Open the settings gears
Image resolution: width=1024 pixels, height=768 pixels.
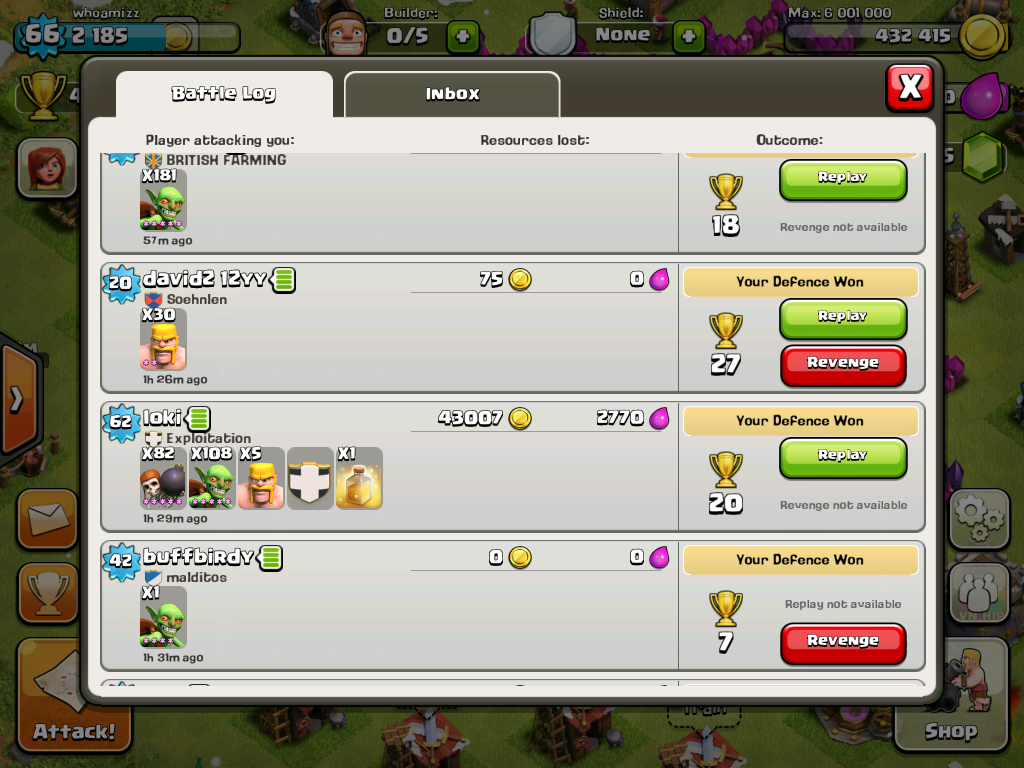point(978,518)
